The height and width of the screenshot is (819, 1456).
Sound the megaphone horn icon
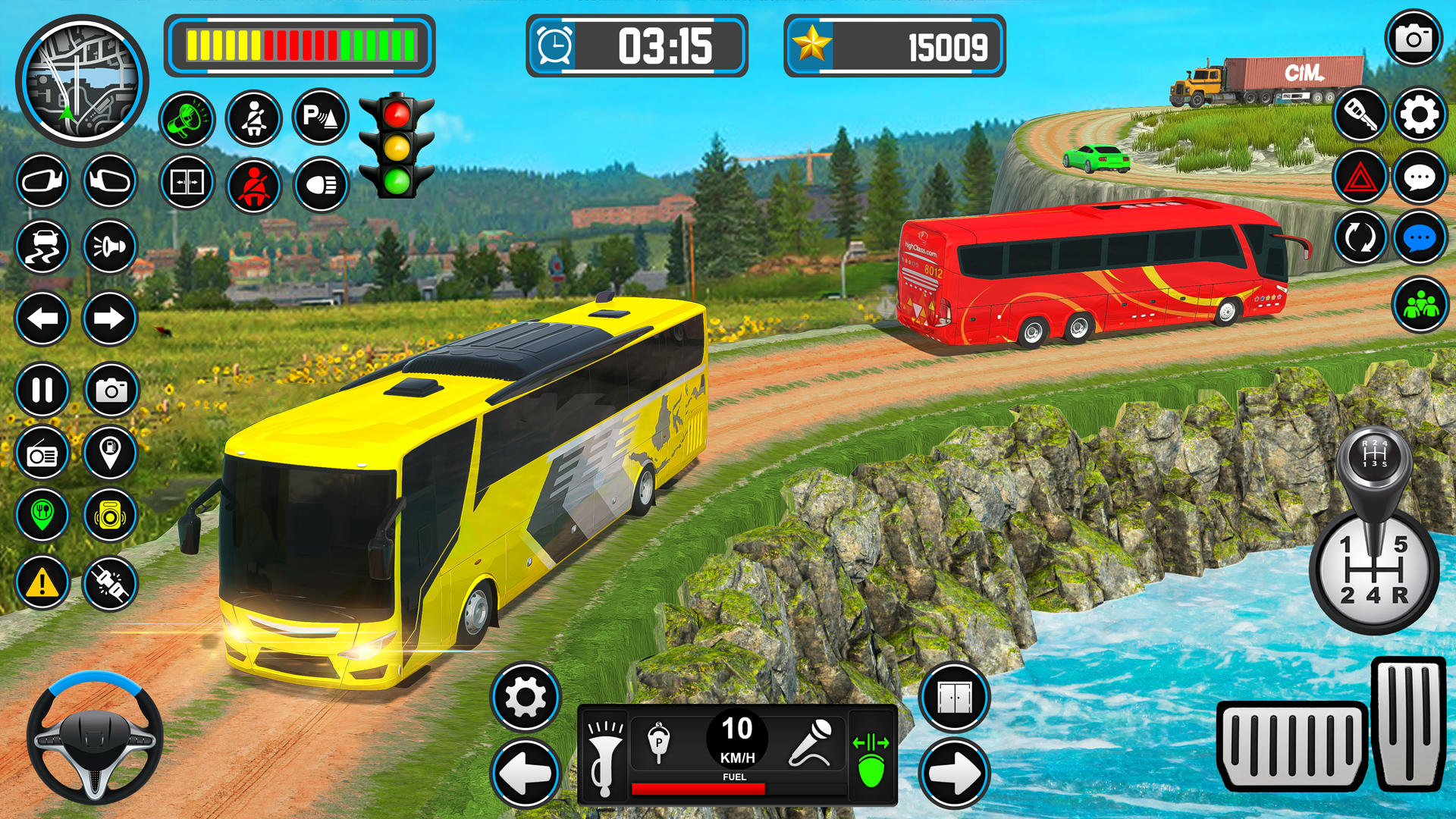click(187, 119)
